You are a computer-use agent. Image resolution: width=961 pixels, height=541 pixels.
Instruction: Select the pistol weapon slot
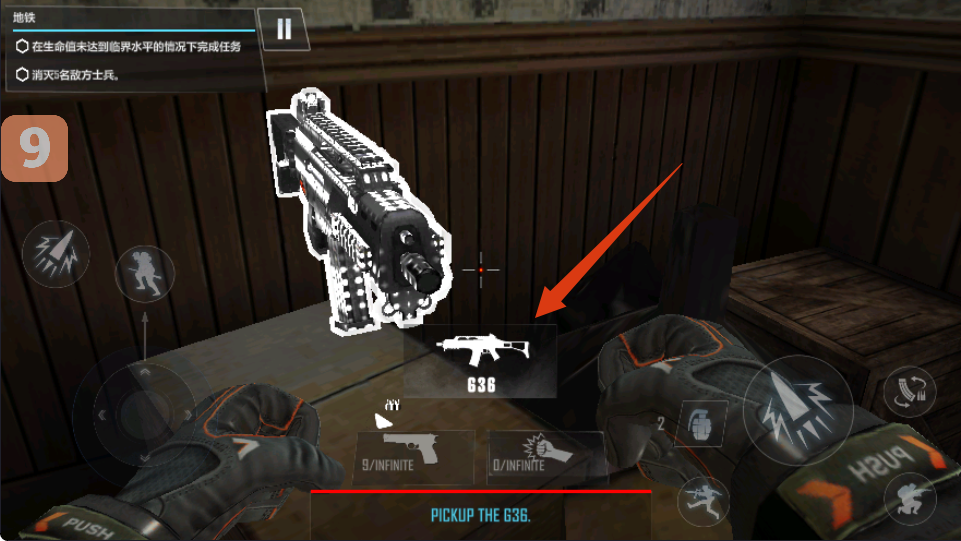(415, 456)
